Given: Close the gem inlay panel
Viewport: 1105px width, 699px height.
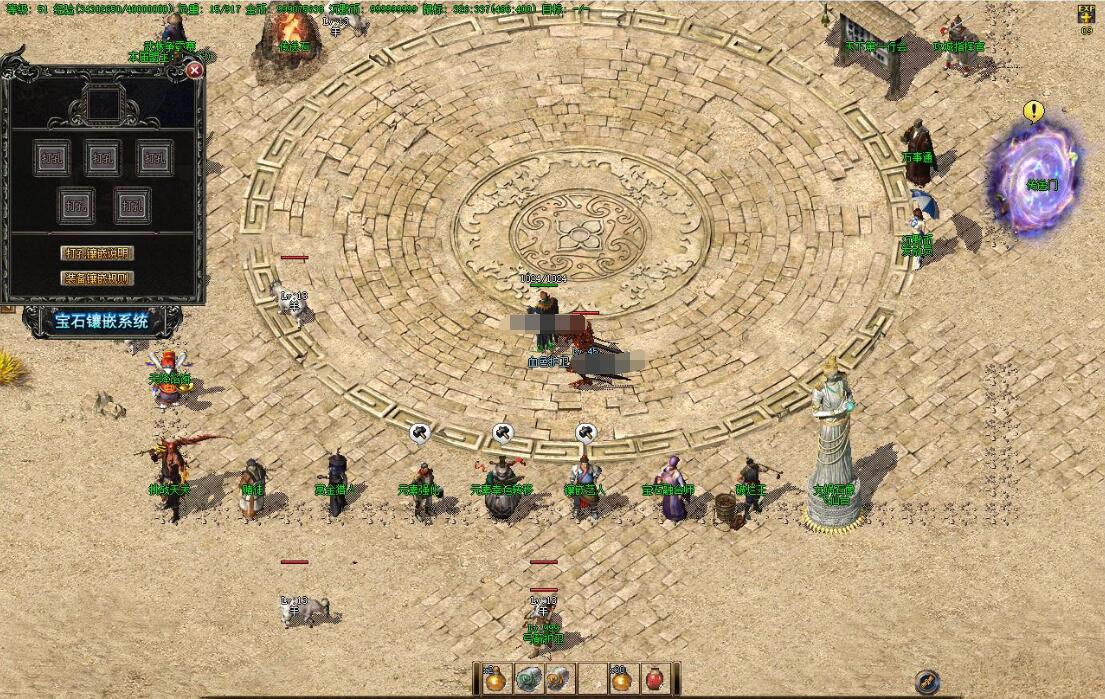Looking at the screenshot, I should click(195, 70).
